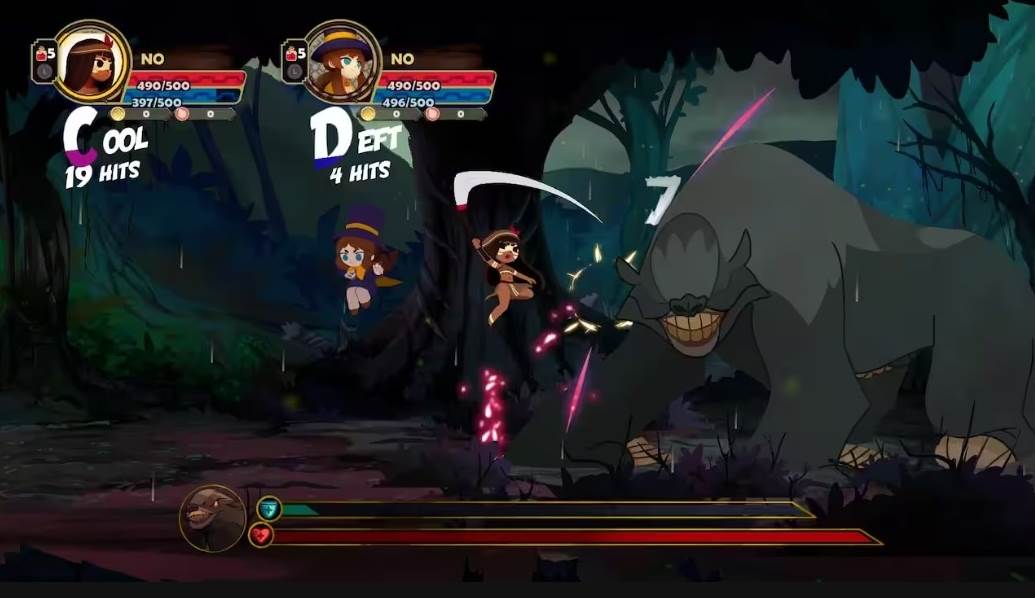Click the first player's gold coin icon
The height and width of the screenshot is (598, 1035).
click(x=118, y=114)
